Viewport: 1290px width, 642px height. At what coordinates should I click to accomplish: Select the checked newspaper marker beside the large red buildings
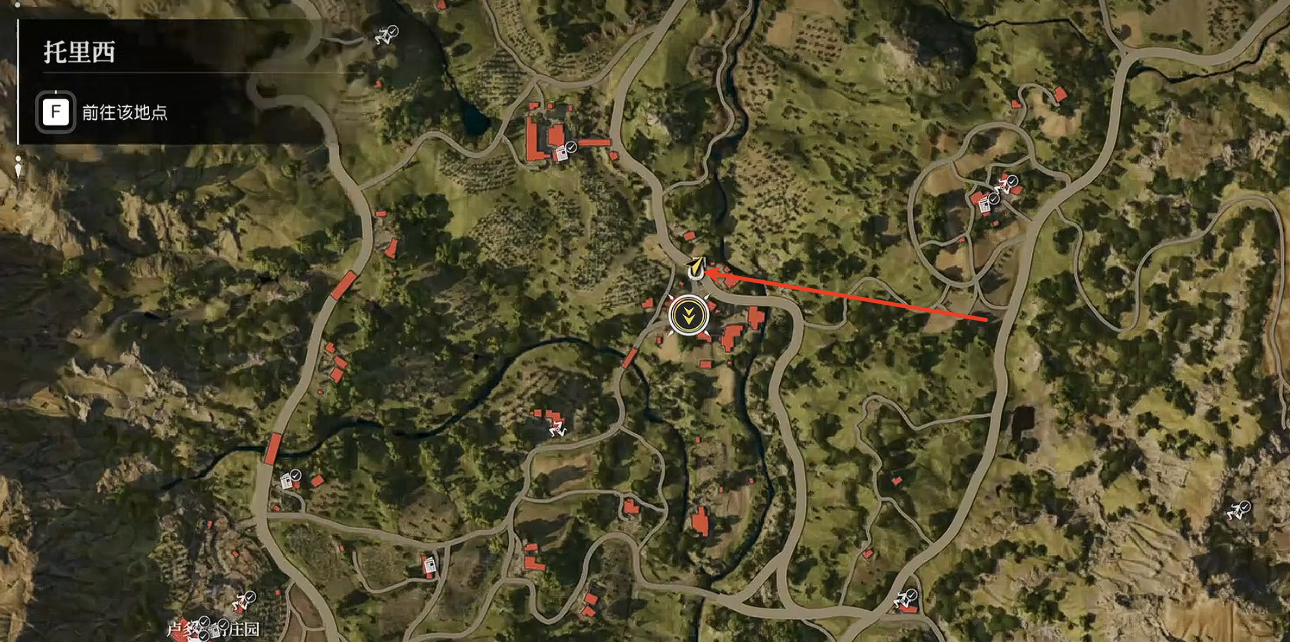[563, 153]
